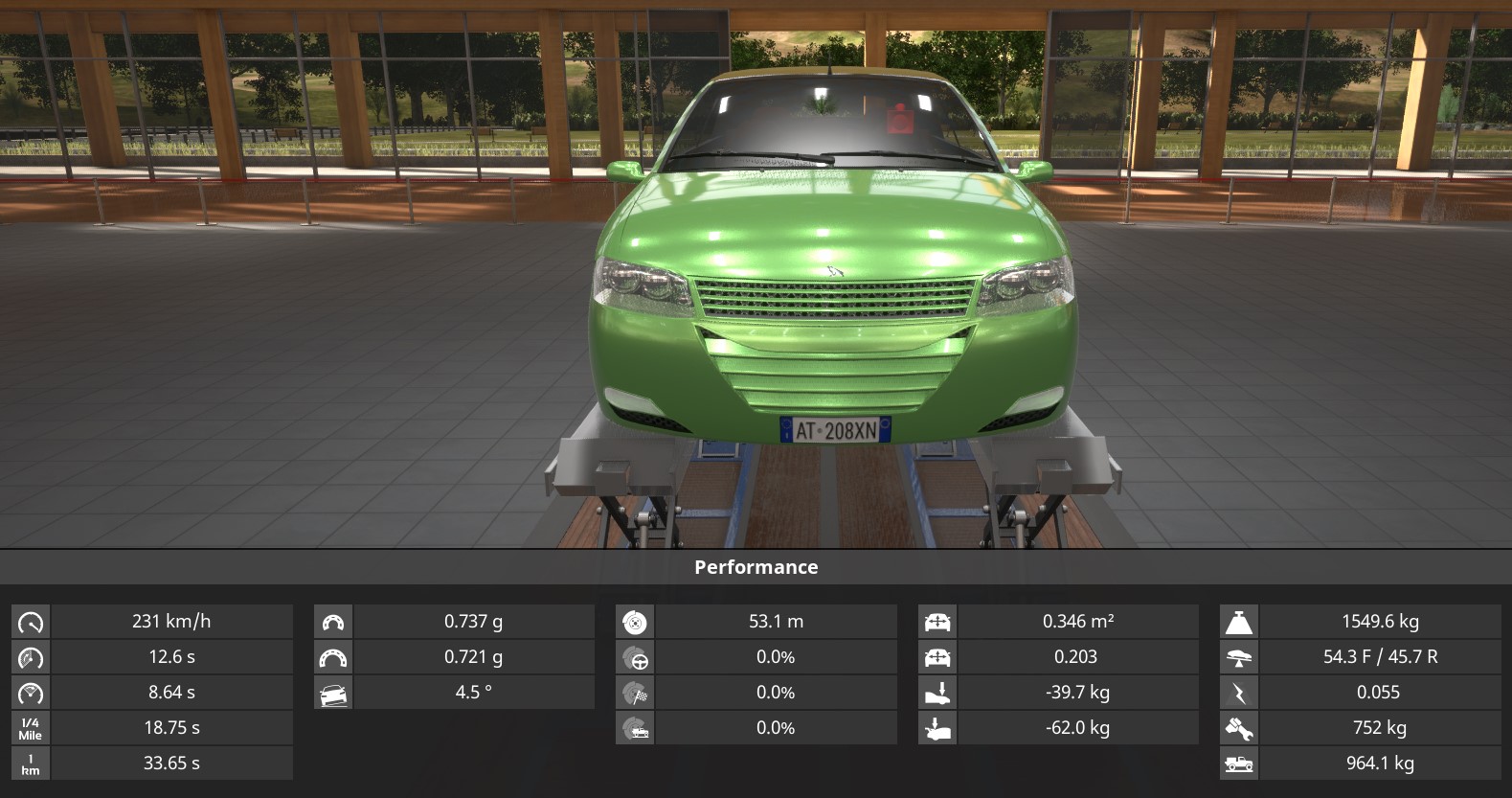Image resolution: width=1512 pixels, height=798 pixels.
Task: Select the frontal area car icon
Action: click(x=937, y=622)
